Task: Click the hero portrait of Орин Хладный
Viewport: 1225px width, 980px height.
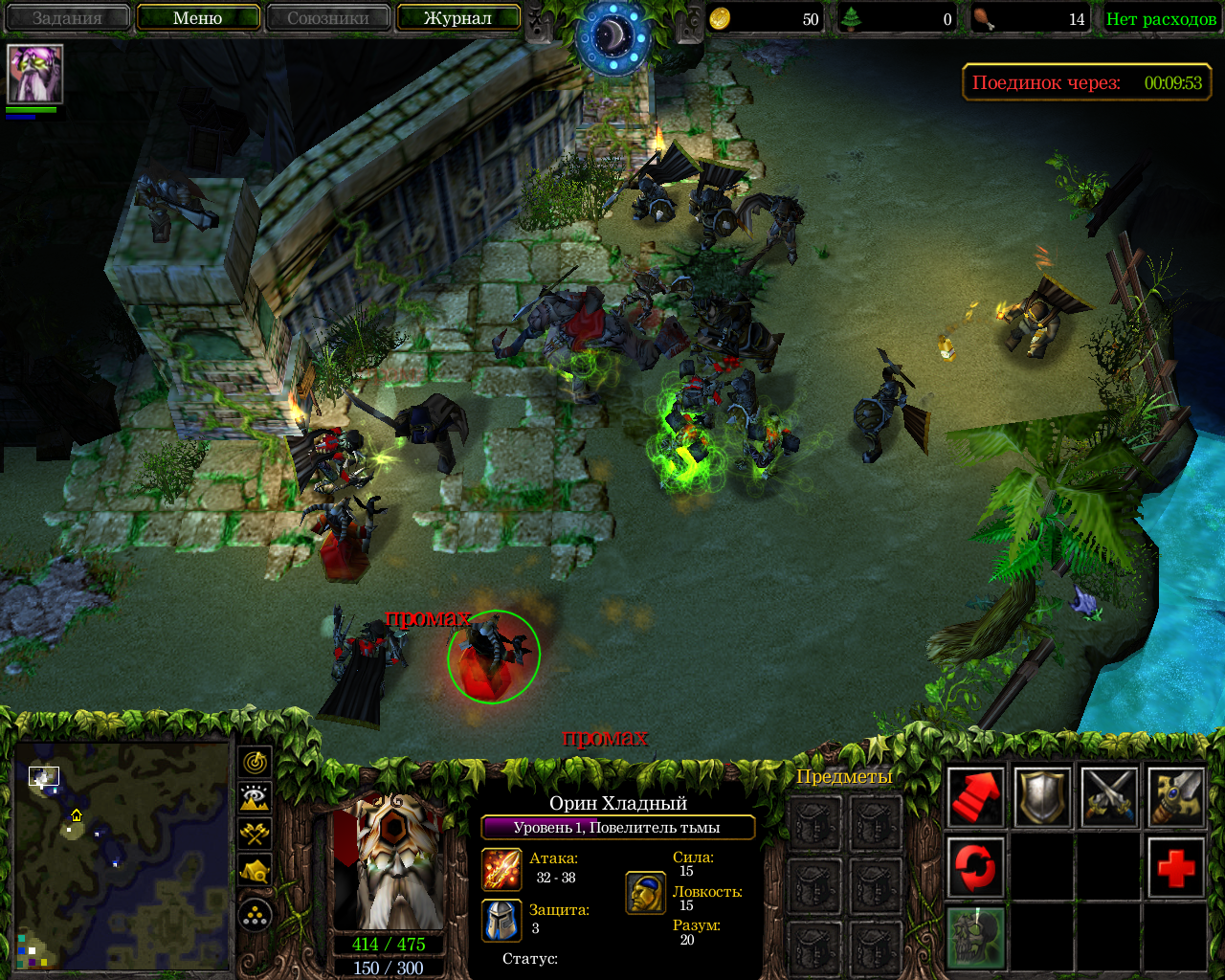Action: (x=390, y=861)
